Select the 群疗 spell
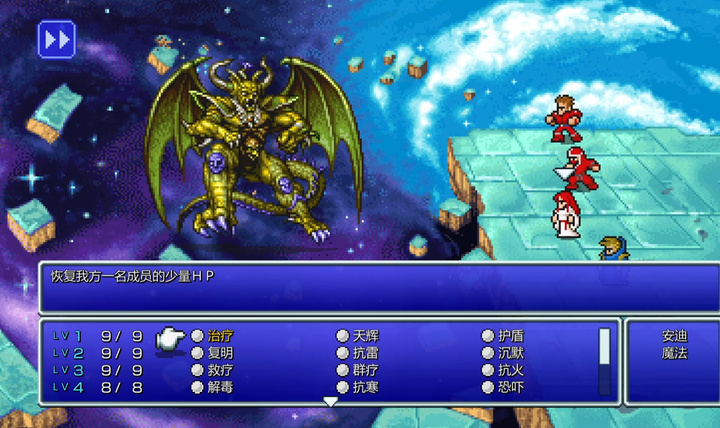 (365, 370)
